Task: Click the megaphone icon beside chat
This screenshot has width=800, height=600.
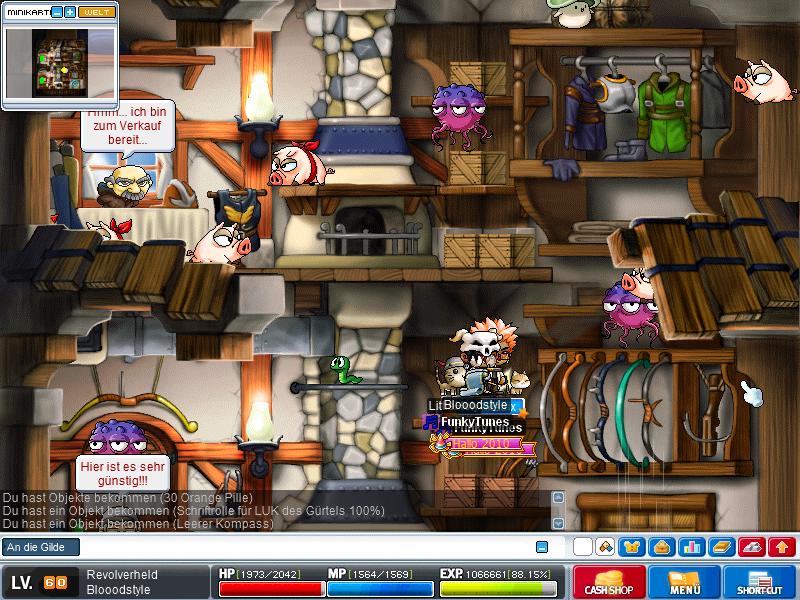Action: (605, 547)
